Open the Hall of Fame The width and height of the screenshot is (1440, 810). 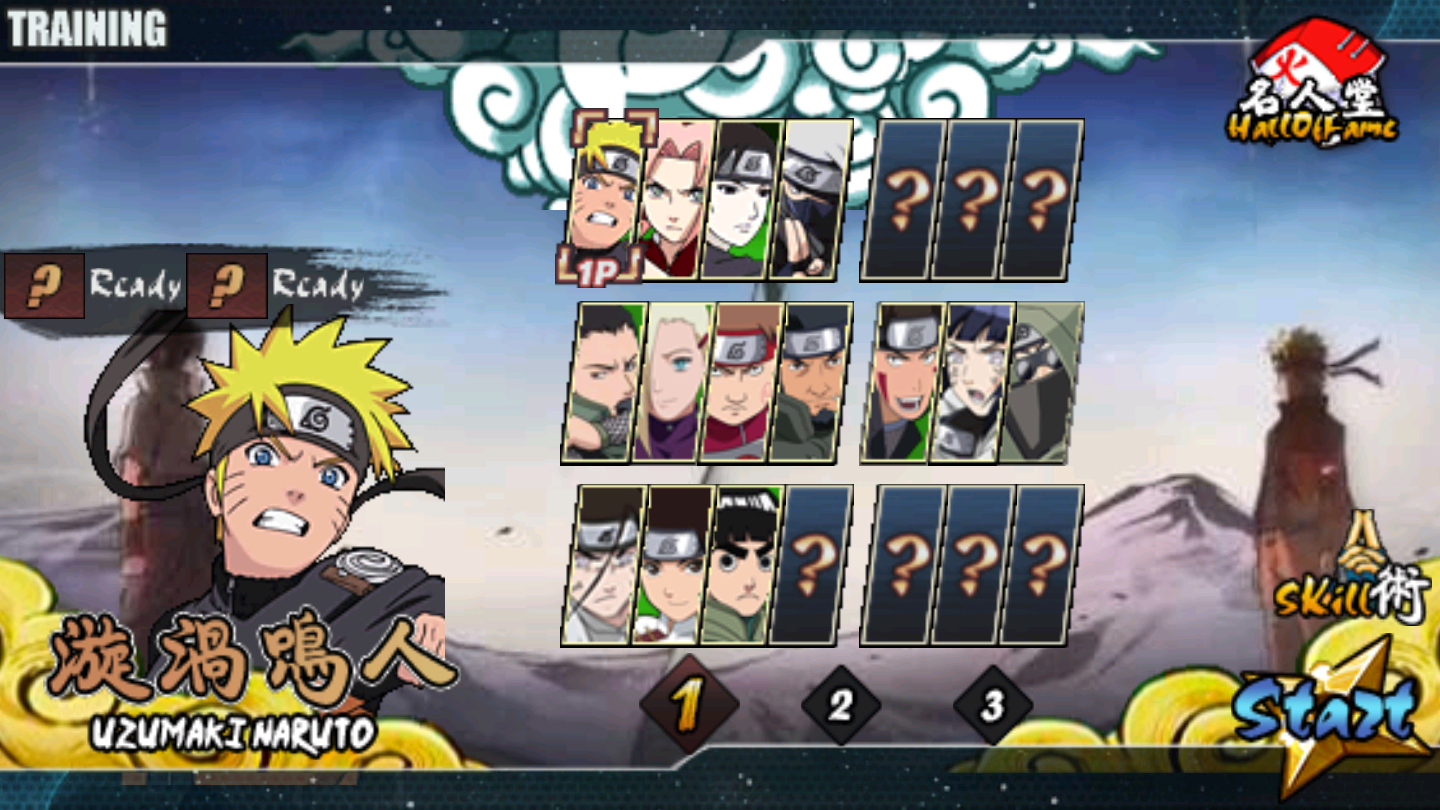pos(1312,85)
